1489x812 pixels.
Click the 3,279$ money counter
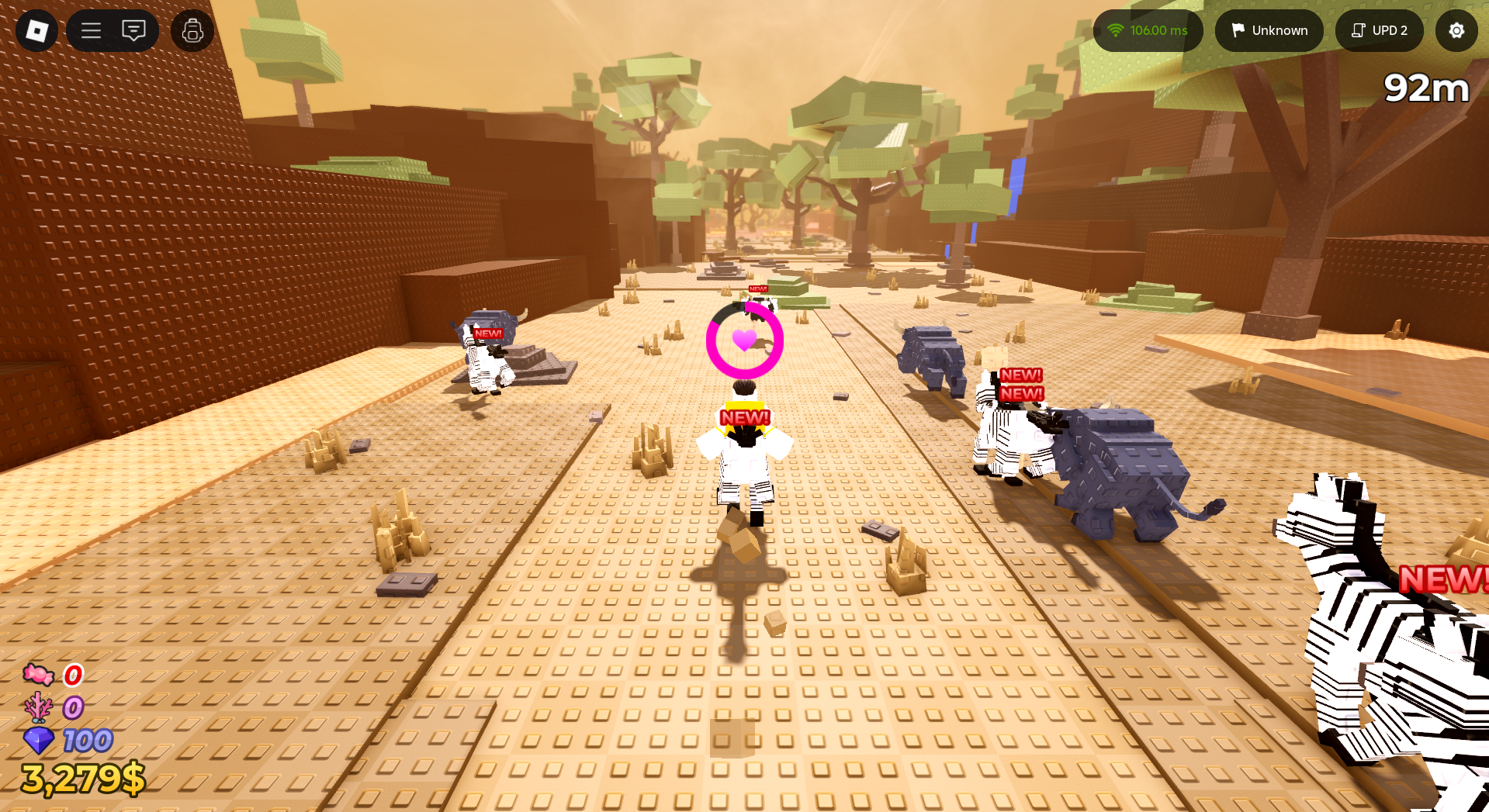click(x=81, y=778)
